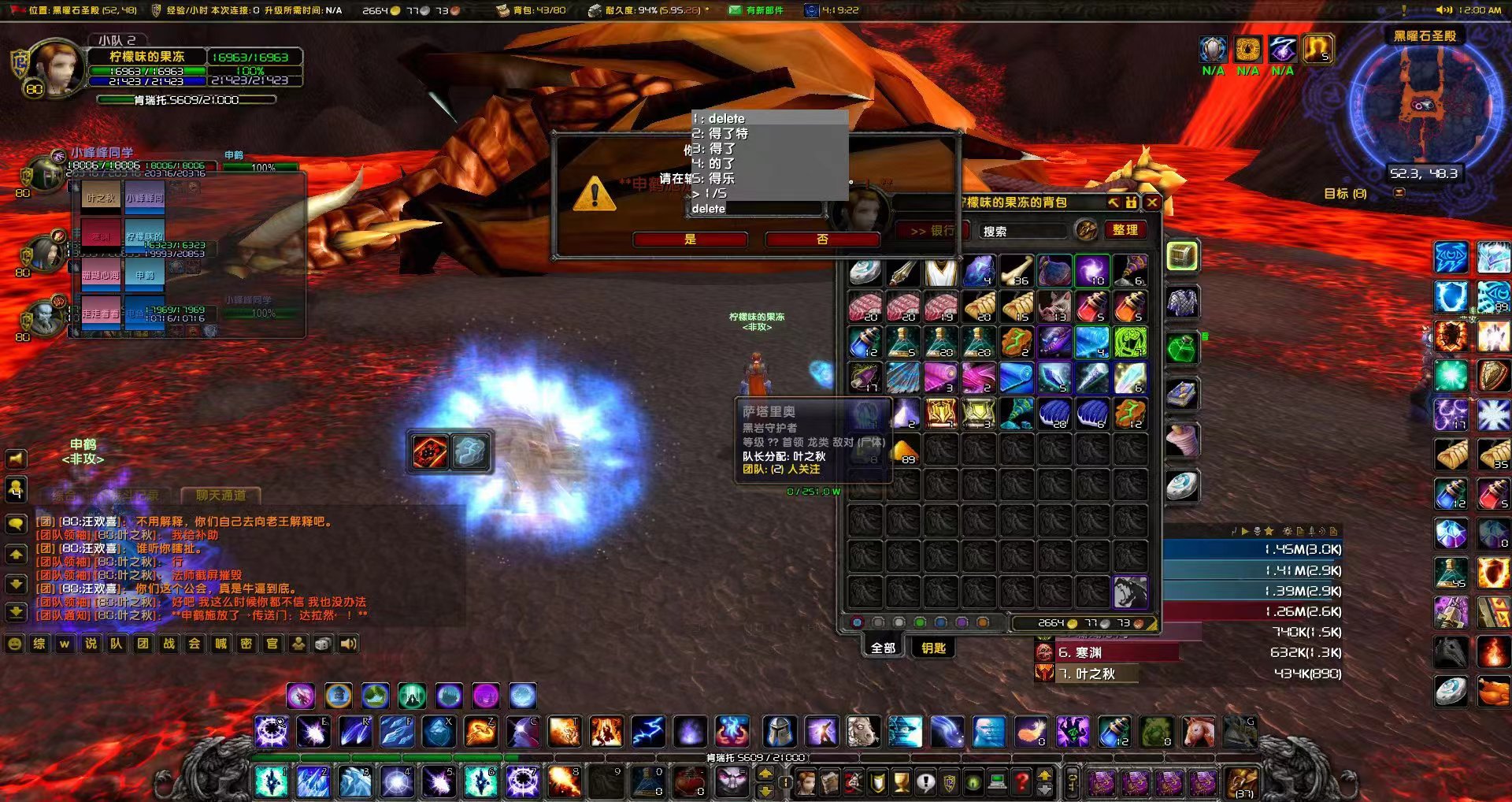Close the backpack window
1512x802 pixels.
coord(1152,202)
